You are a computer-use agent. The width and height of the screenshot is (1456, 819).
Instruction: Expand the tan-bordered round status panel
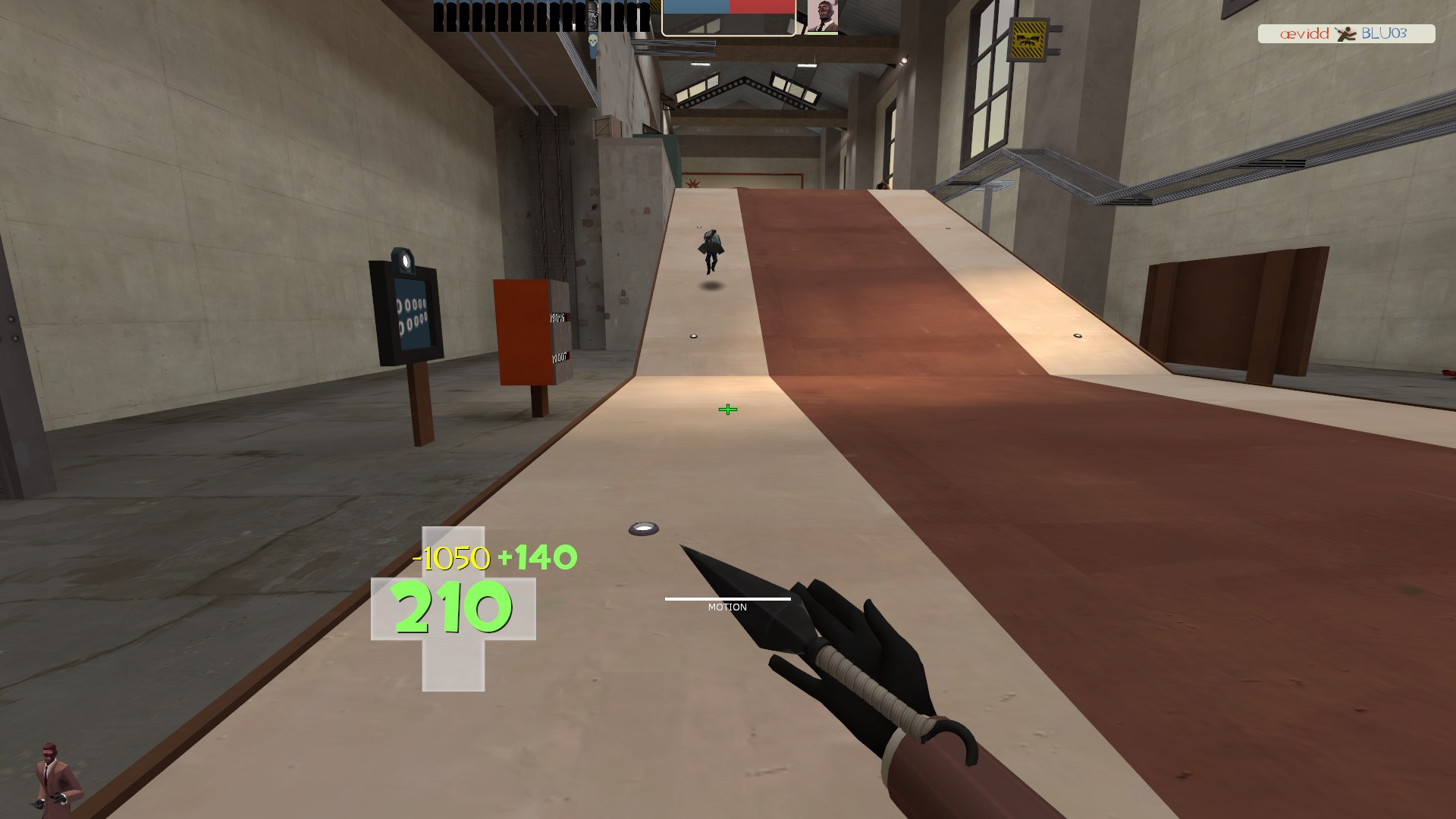coord(728,19)
